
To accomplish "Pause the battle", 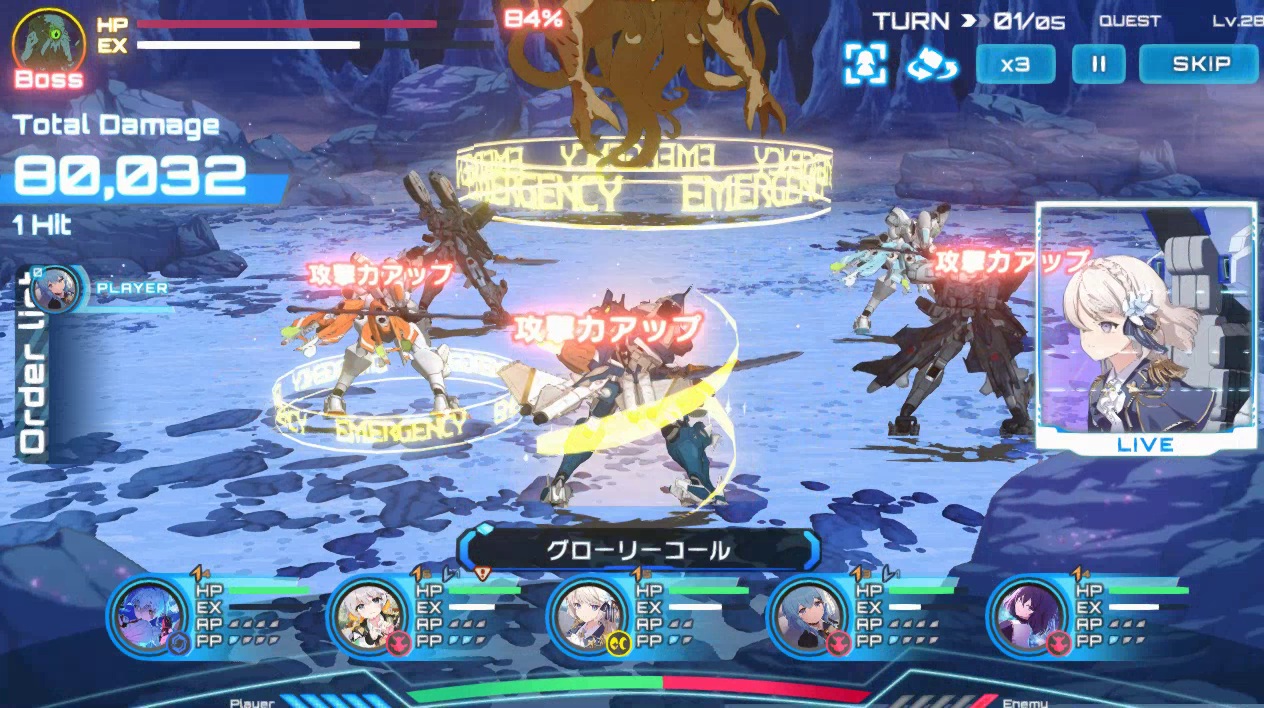I will 1098,65.
